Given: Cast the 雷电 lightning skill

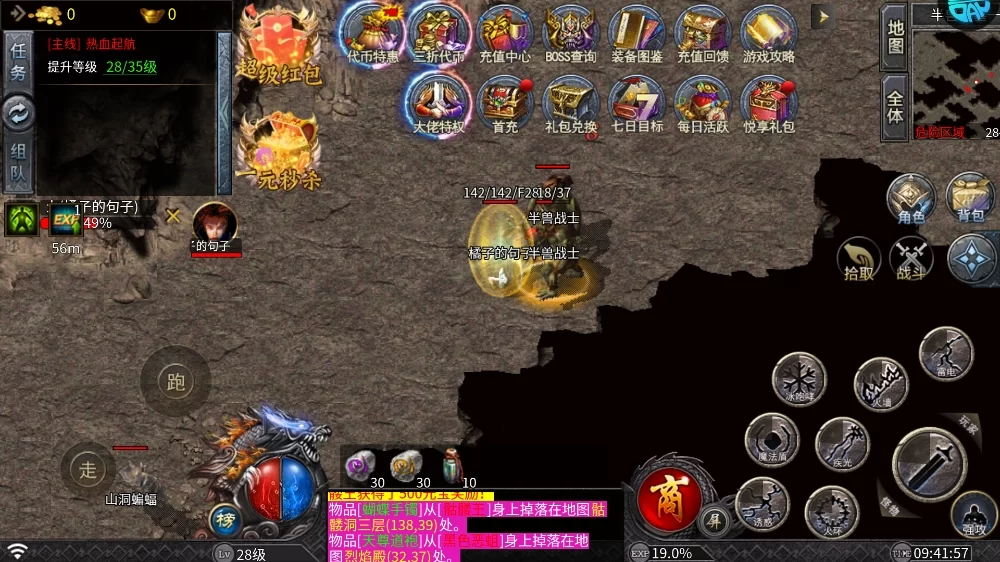Looking at the screenshot, I should (946, 353).
